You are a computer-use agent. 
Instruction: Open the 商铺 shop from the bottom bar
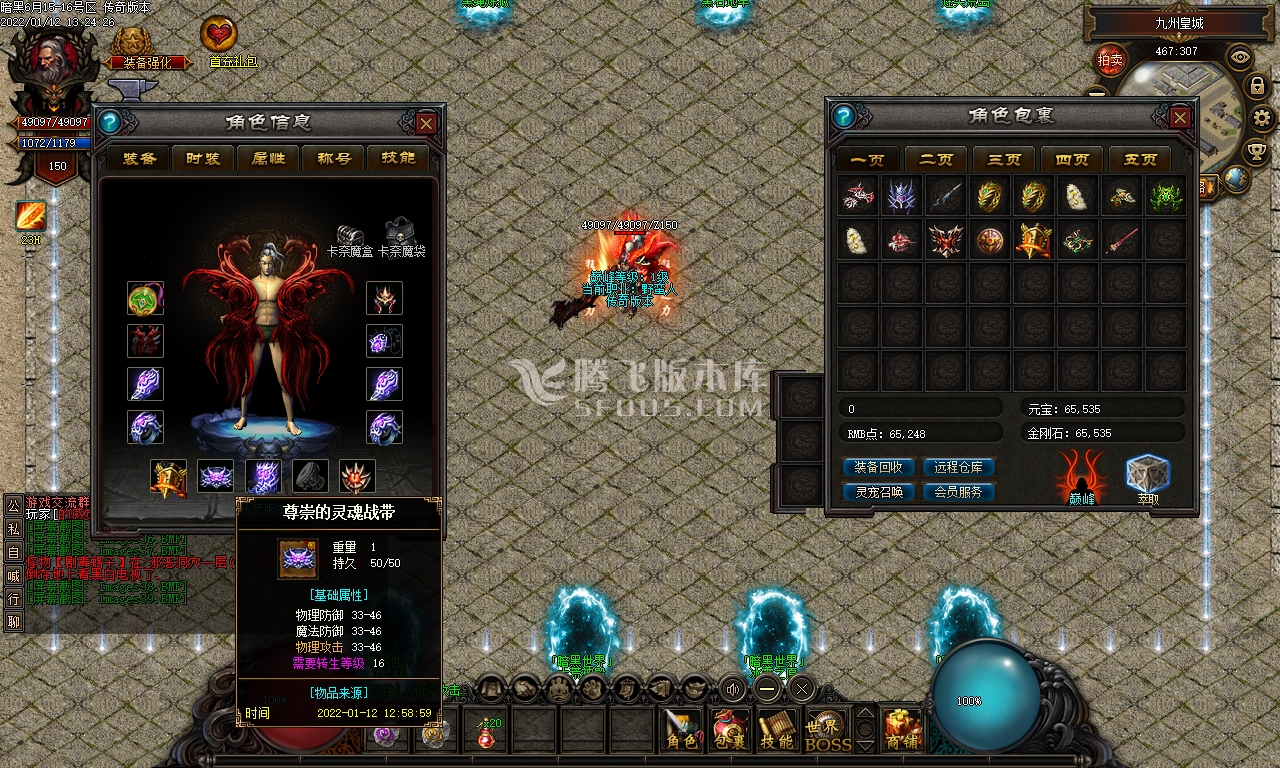(902, 729)
